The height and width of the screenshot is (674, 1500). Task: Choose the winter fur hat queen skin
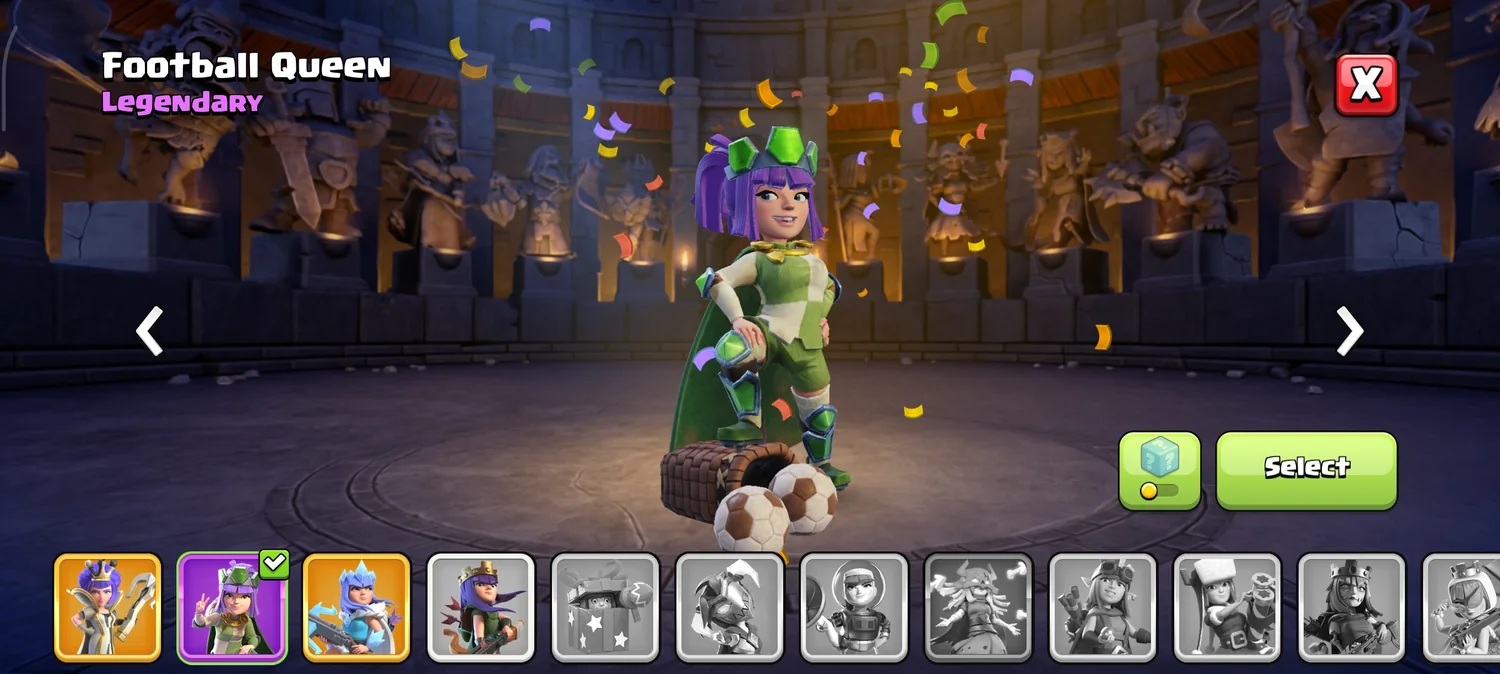click(x=1227, y=607)
